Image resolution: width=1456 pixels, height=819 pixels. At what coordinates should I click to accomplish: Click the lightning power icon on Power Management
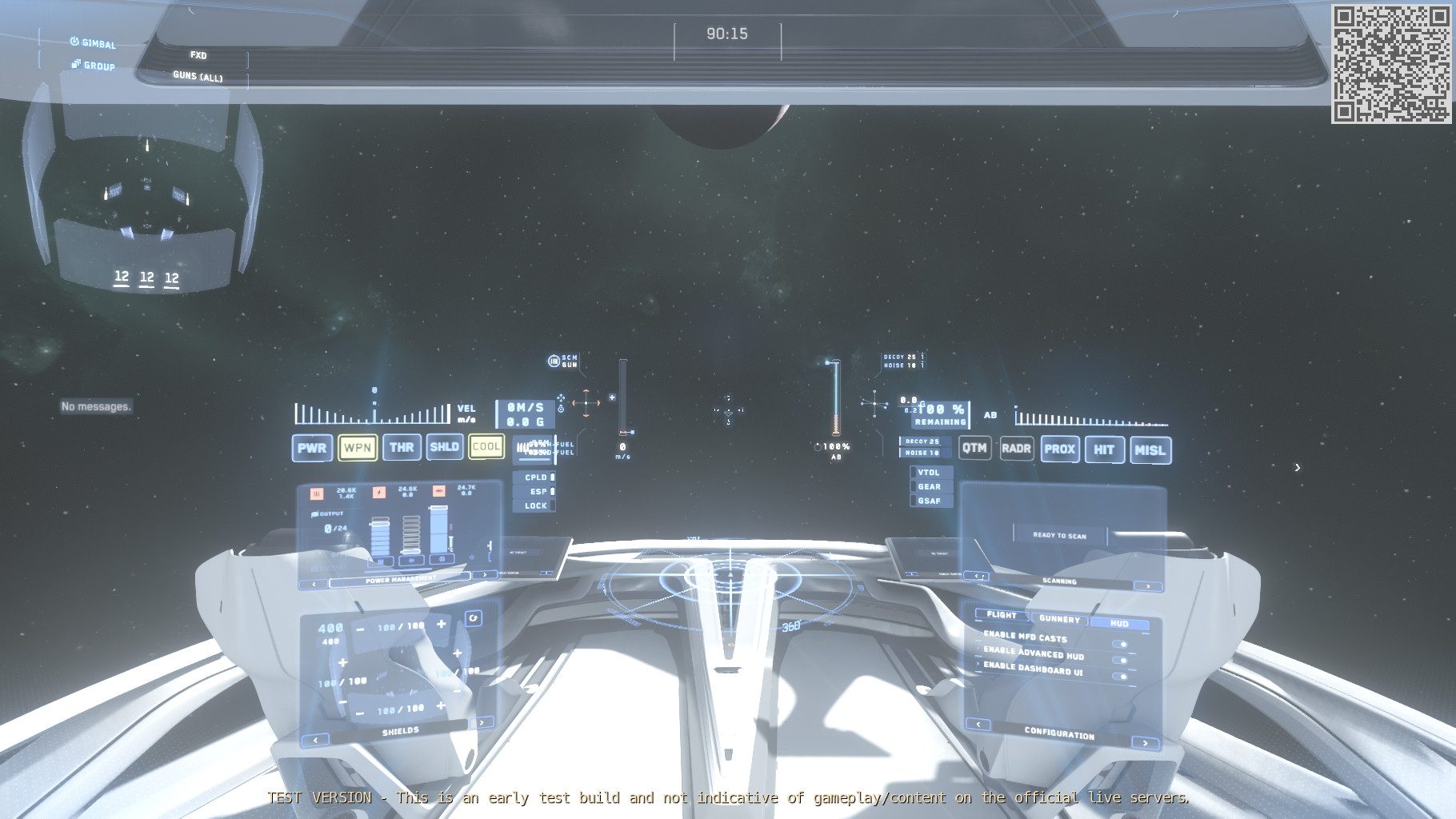point(379,493)
